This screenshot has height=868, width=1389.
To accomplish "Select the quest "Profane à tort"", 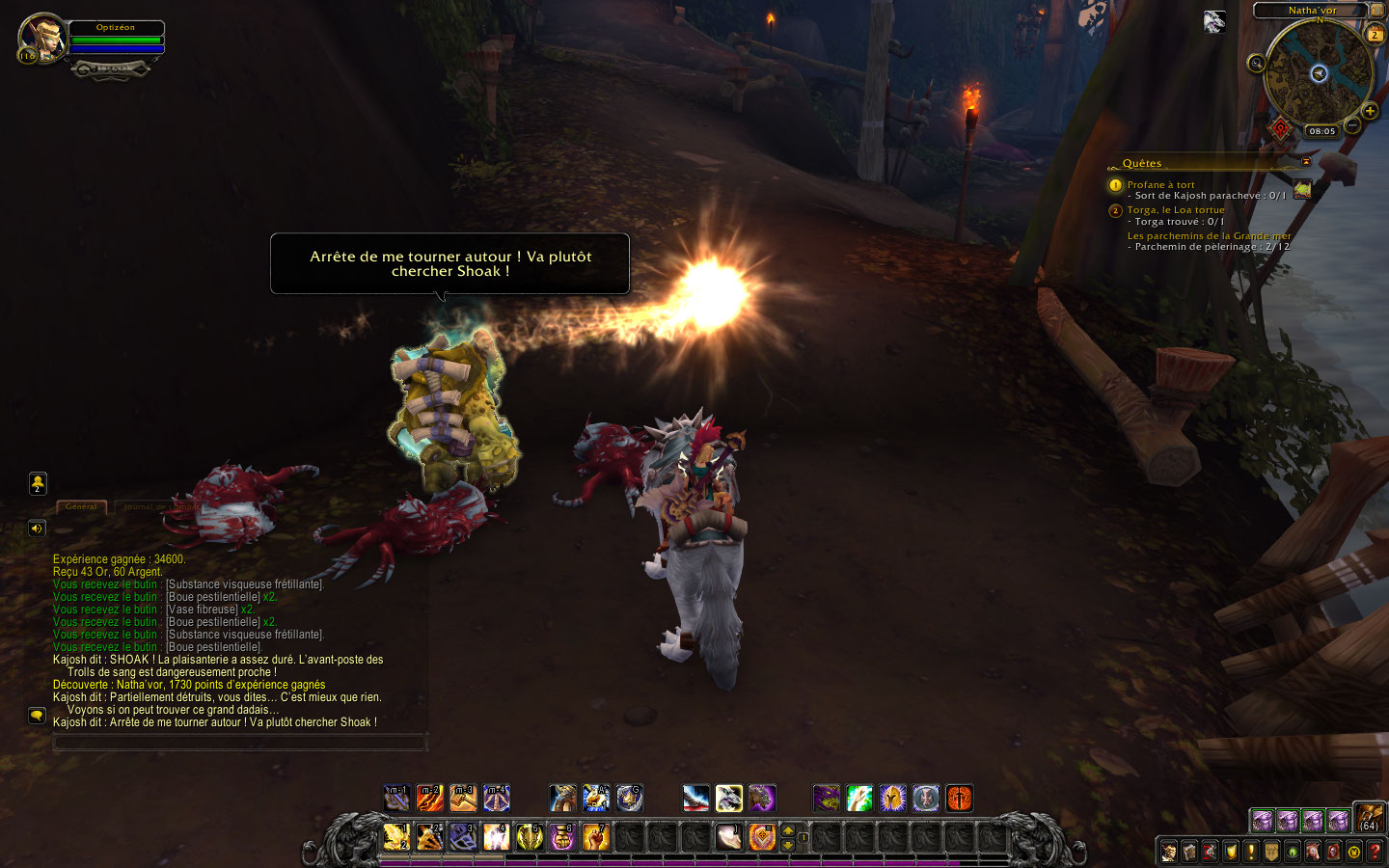I will [1160, 184].
